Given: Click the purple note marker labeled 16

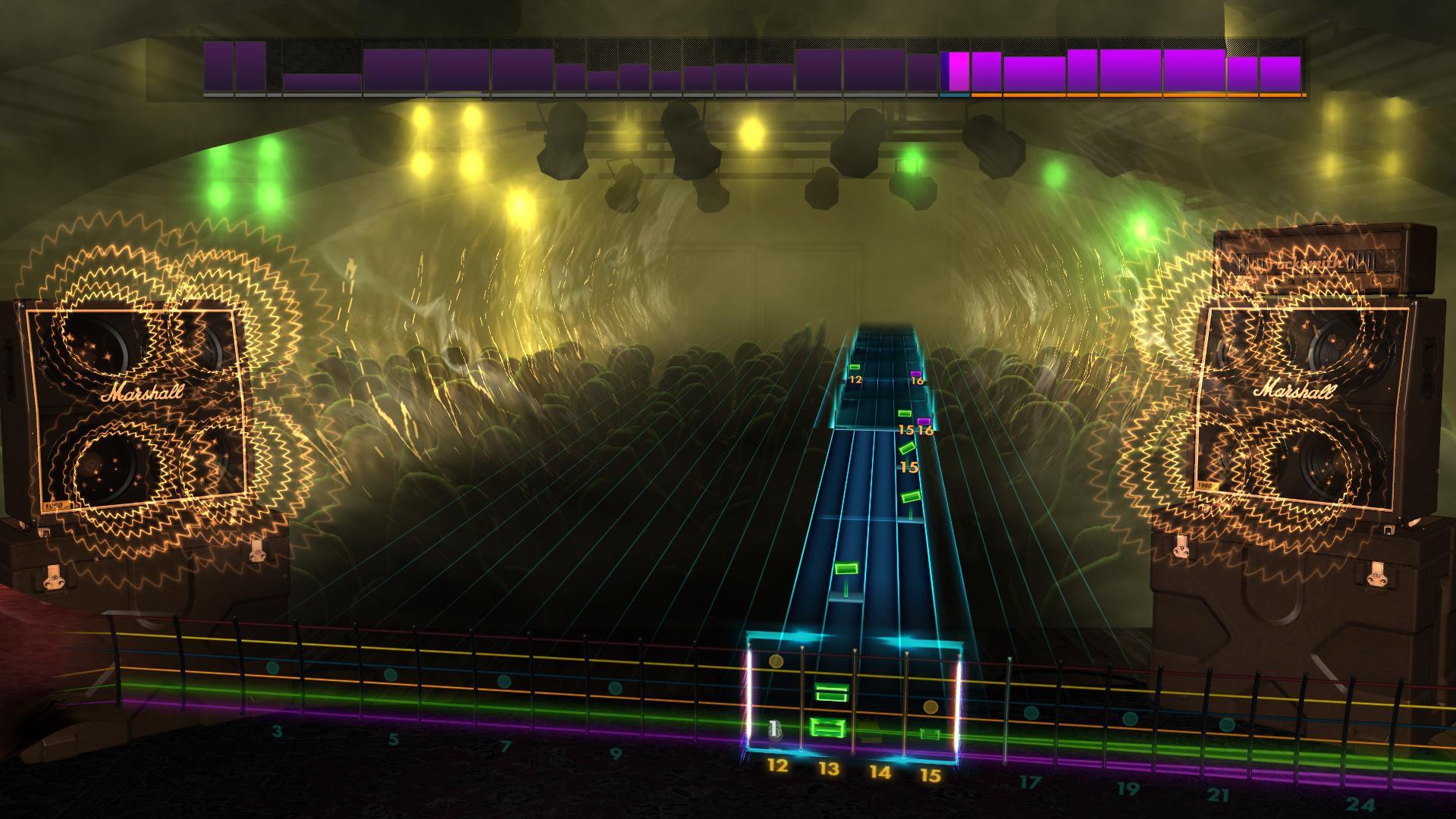Looking at the screenshot, I should 915,374.
